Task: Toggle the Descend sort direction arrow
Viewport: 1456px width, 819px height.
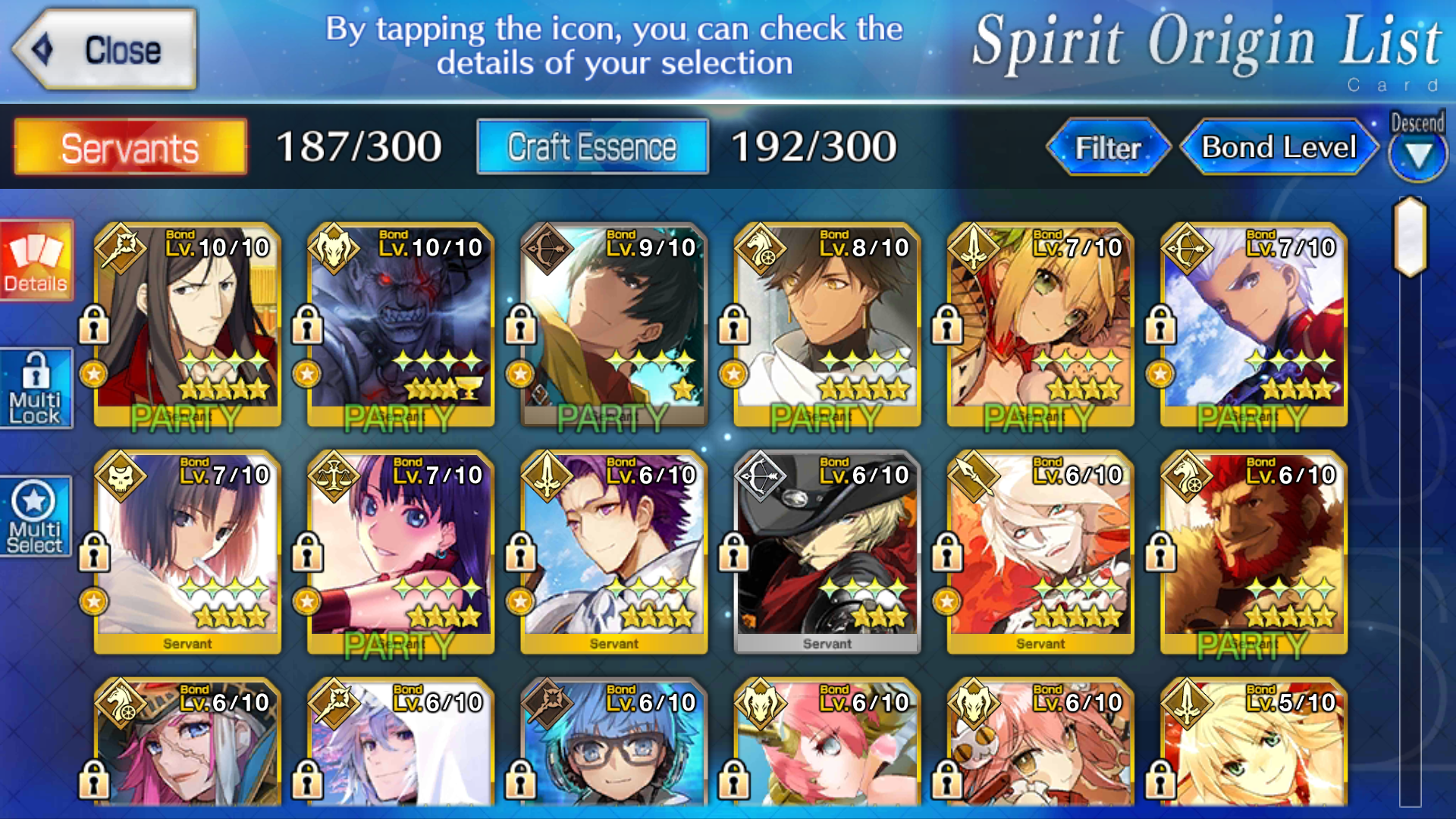Action: coord(1417,155)
